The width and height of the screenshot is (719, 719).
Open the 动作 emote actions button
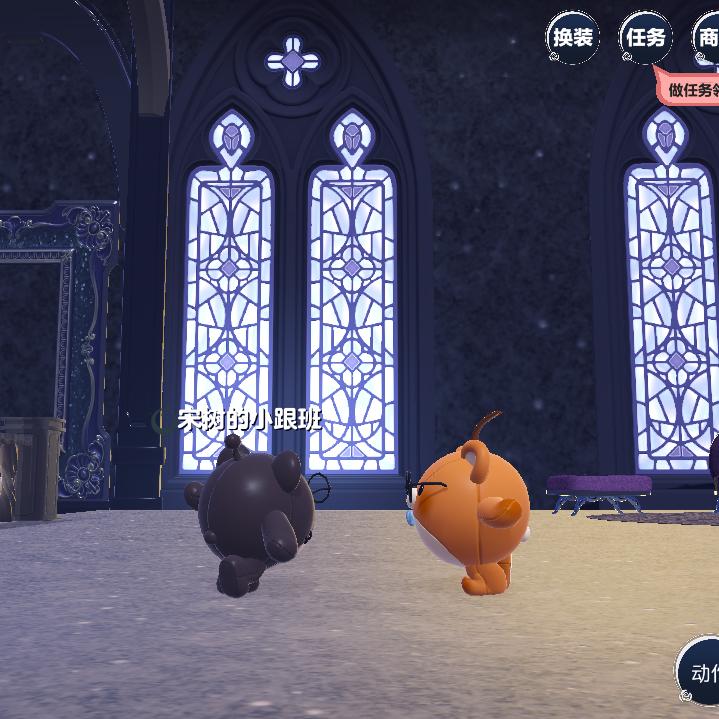point(701,672)
